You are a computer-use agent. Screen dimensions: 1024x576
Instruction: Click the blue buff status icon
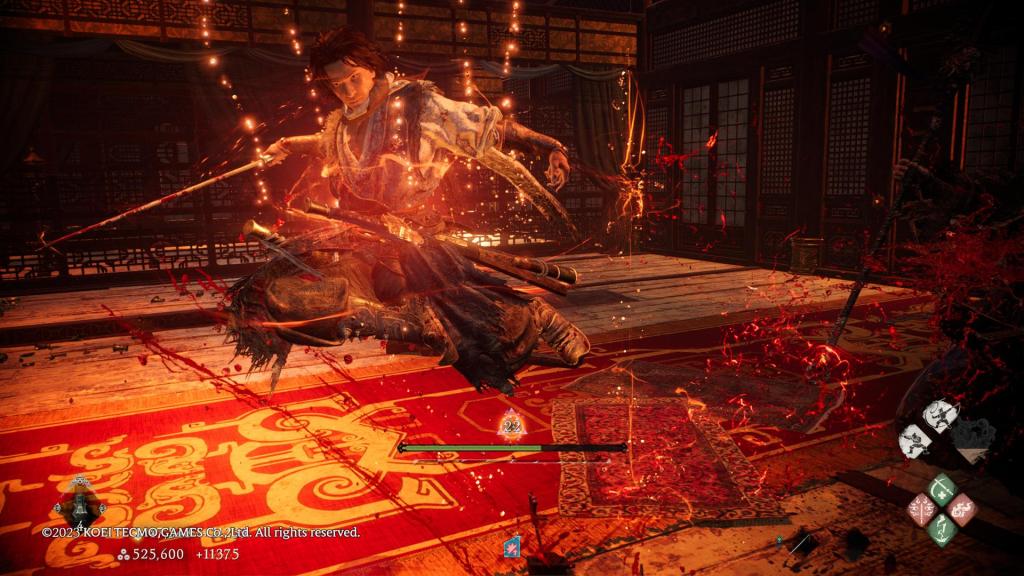tap(513, 546)
